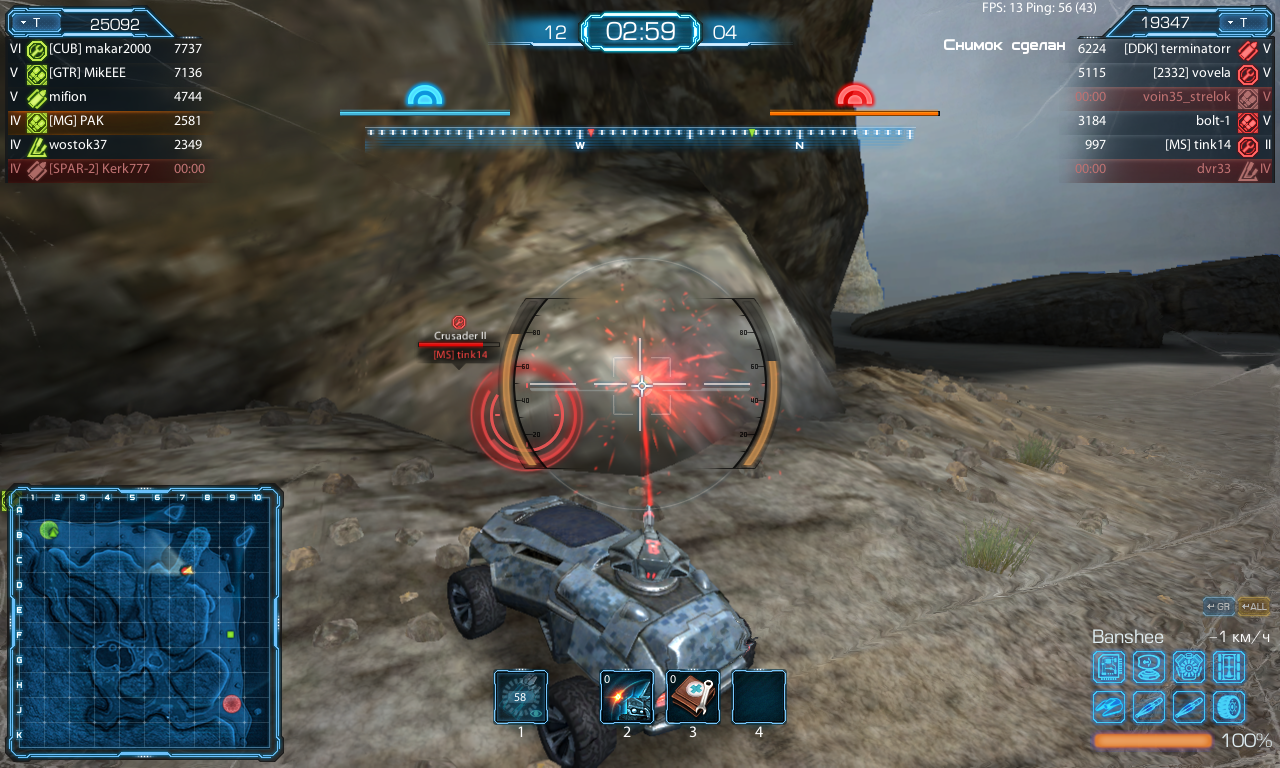The width and height of the screenshot is (1280, 768).
Task: Select player MikEEE in the team list
Action: pyautogui.click(x=90, y=73)
